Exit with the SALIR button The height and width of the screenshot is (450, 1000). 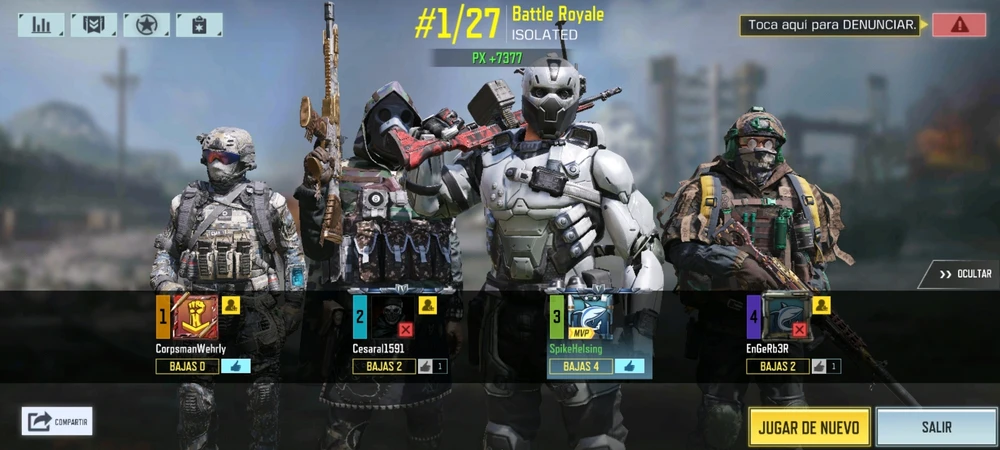coord(936,427)
